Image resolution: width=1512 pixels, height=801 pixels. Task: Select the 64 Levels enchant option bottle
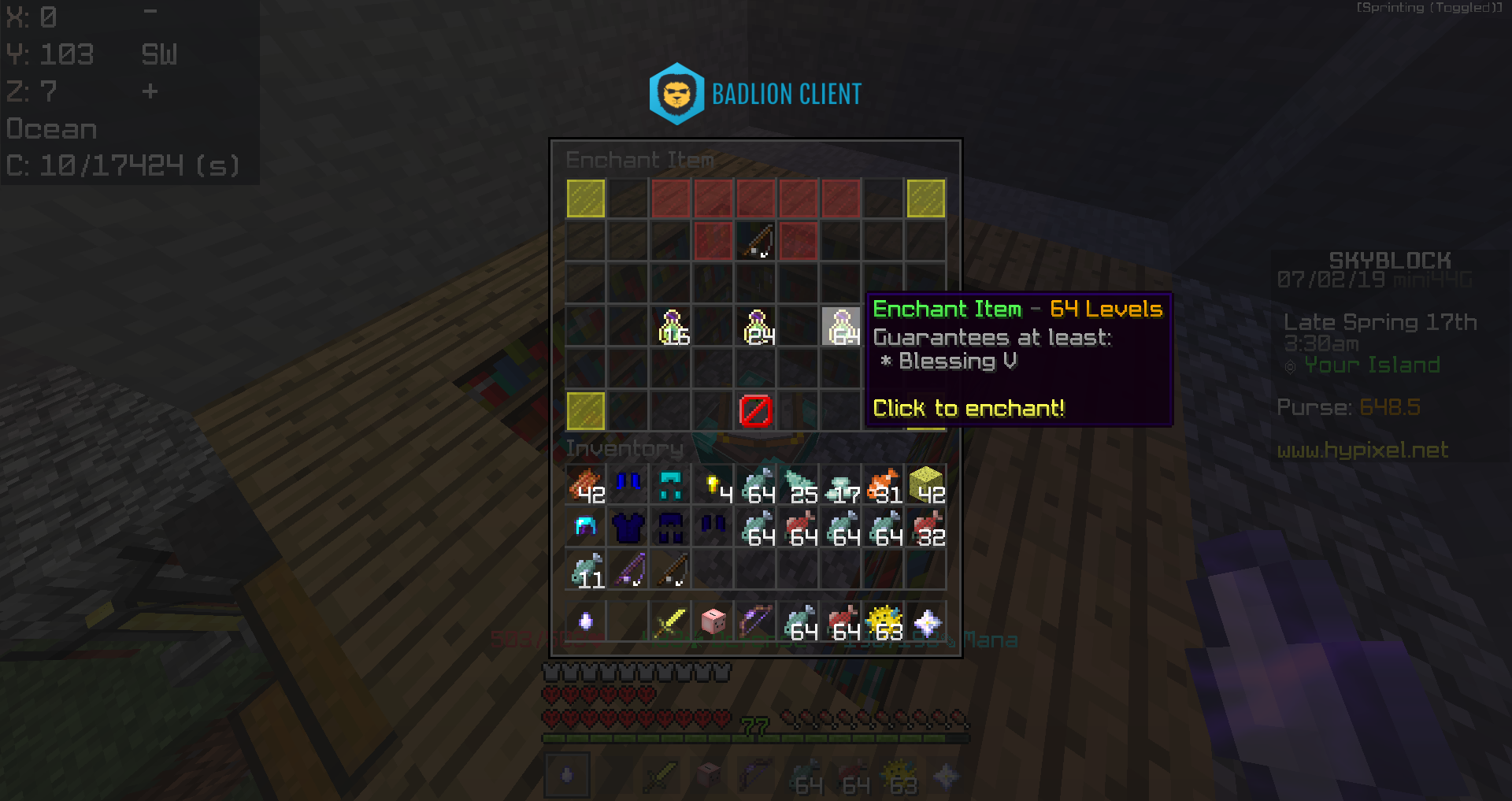point(841,327)
